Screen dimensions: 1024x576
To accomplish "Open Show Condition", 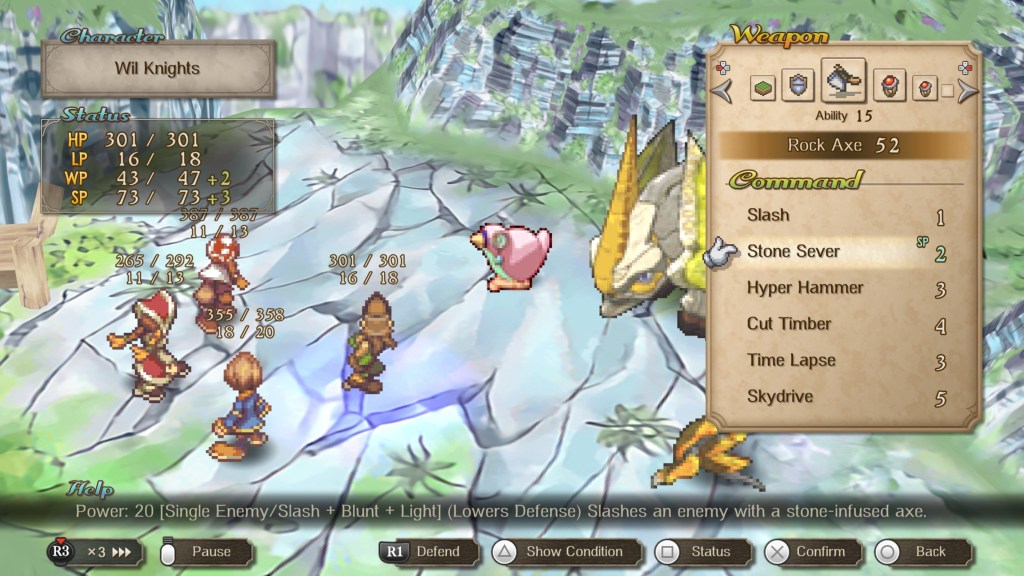I will (561, 551).
